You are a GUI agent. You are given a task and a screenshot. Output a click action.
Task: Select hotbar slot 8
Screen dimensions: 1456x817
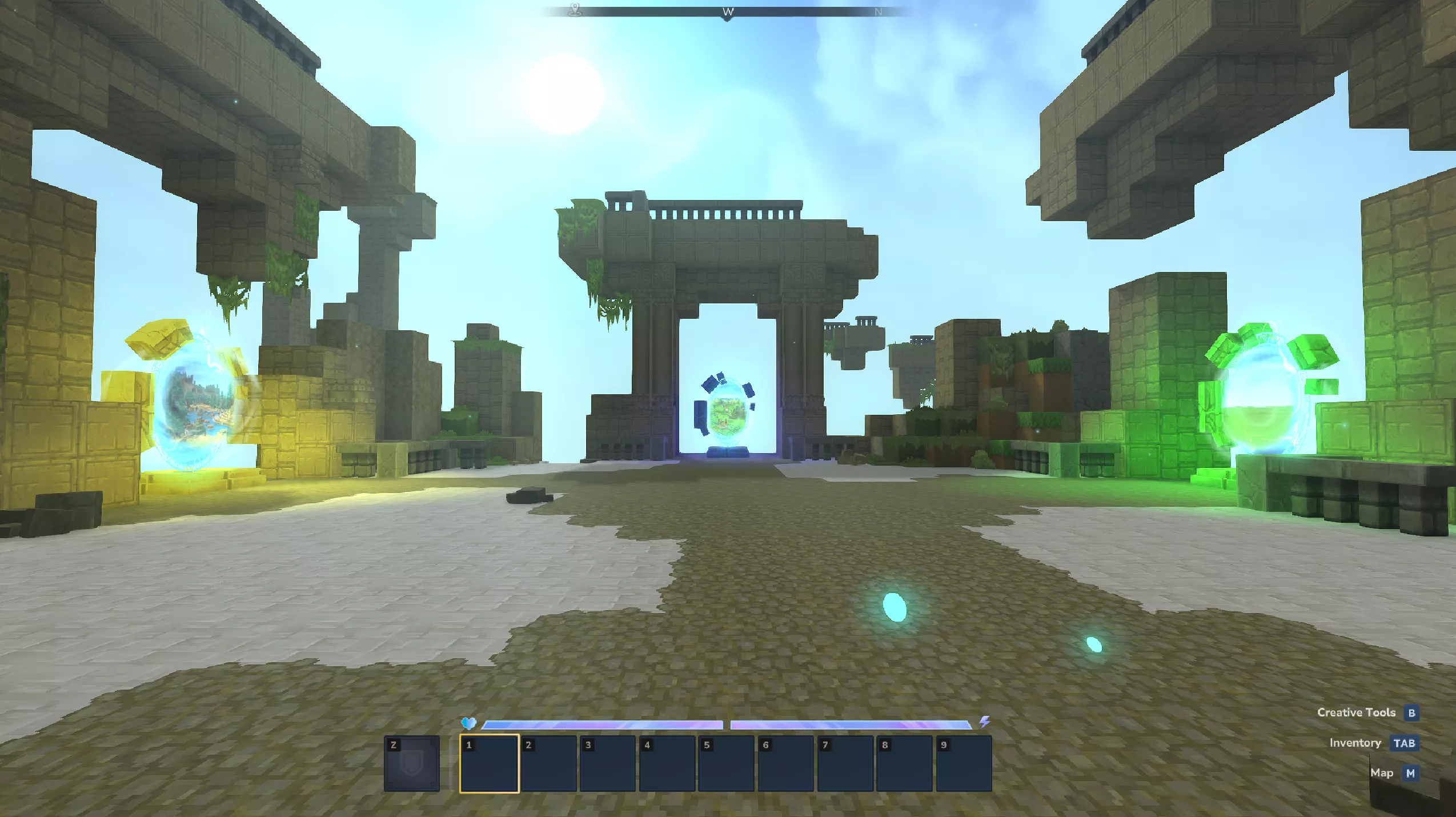pos(904,764)
